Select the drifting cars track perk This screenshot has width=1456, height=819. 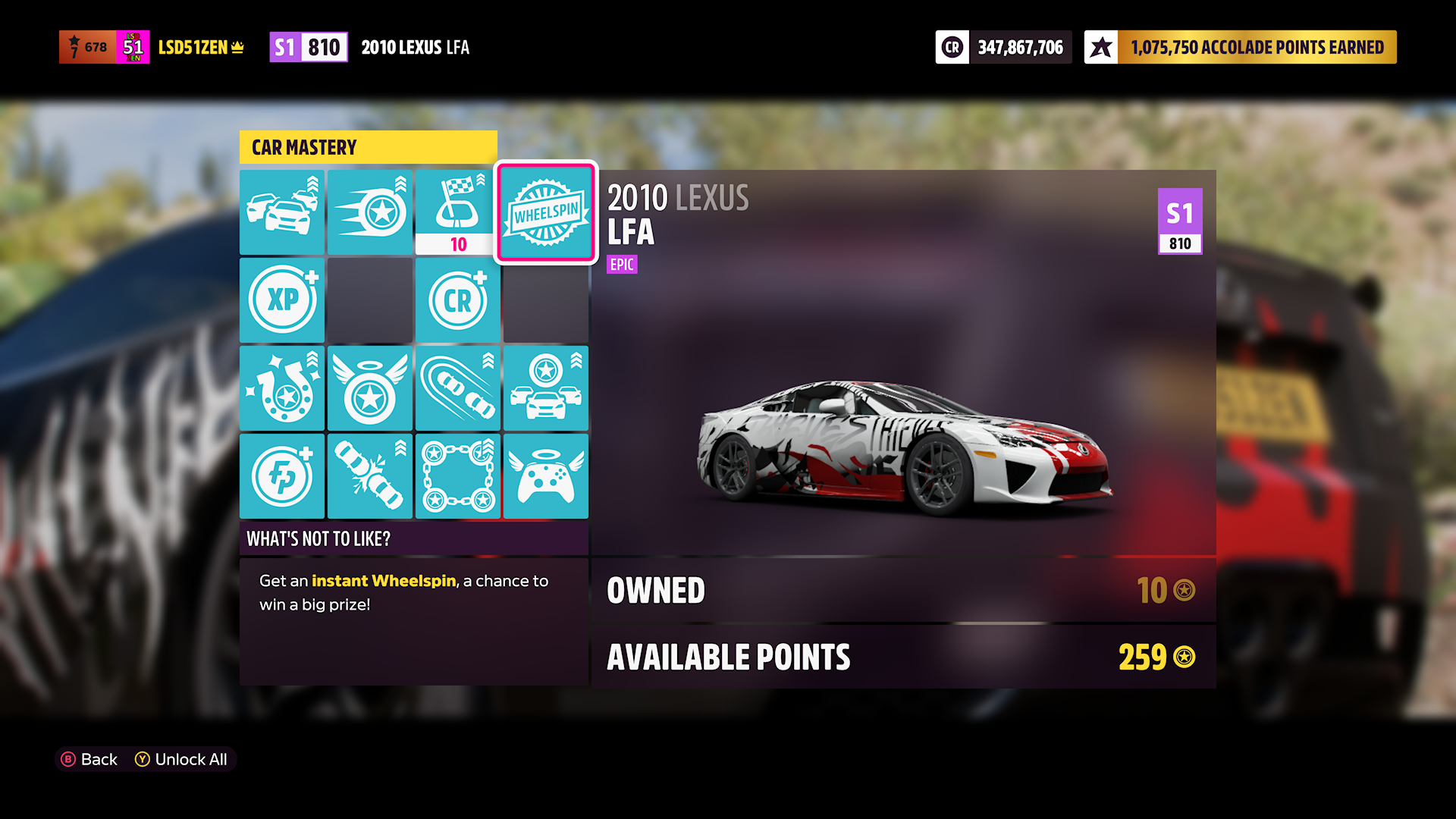[x=457, y=388]
